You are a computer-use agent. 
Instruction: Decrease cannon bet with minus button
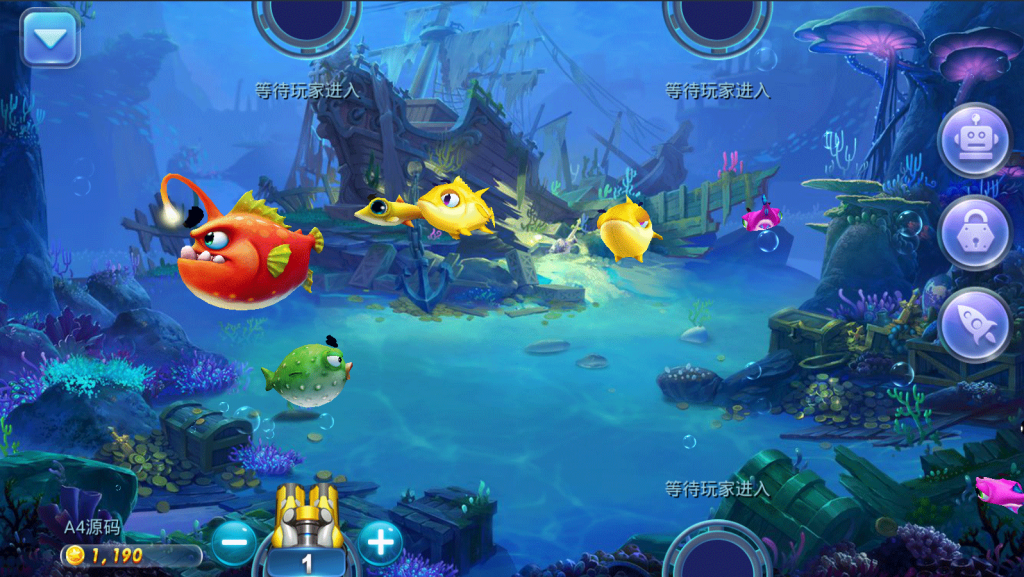(x=234, y=543)
